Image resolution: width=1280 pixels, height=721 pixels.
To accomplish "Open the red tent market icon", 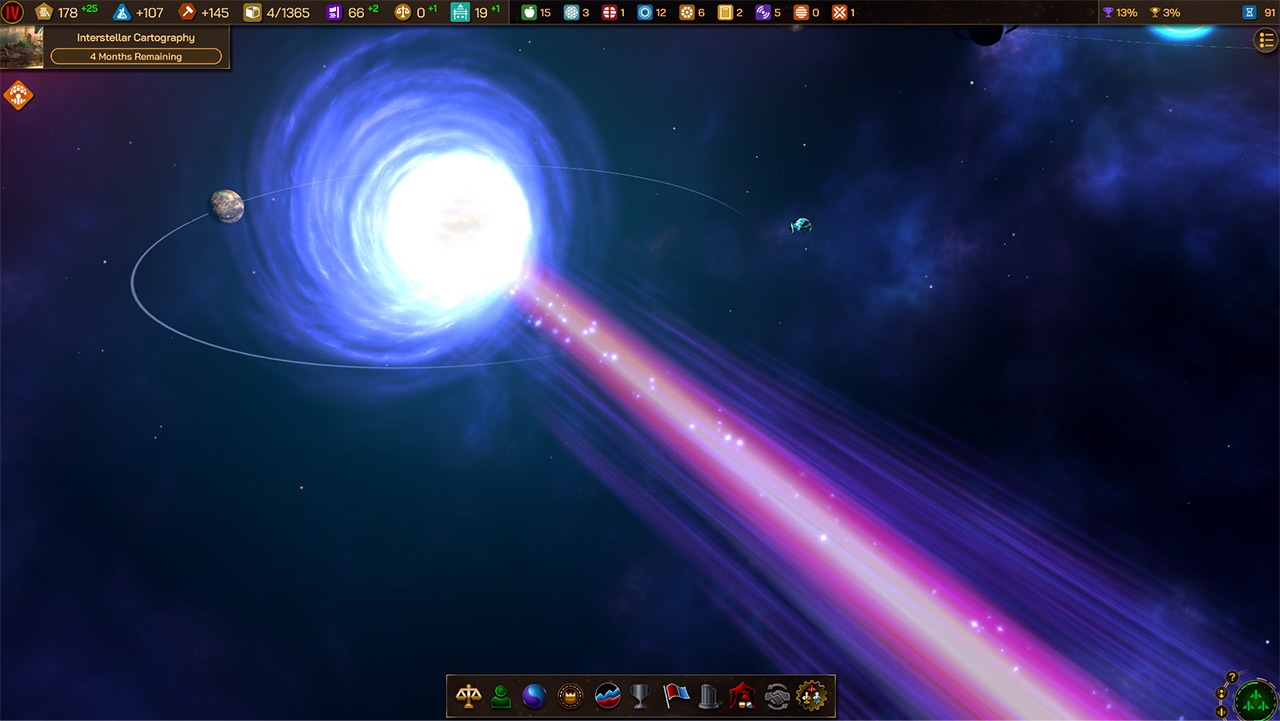I will pyautogui.click(x=742, y=696).
